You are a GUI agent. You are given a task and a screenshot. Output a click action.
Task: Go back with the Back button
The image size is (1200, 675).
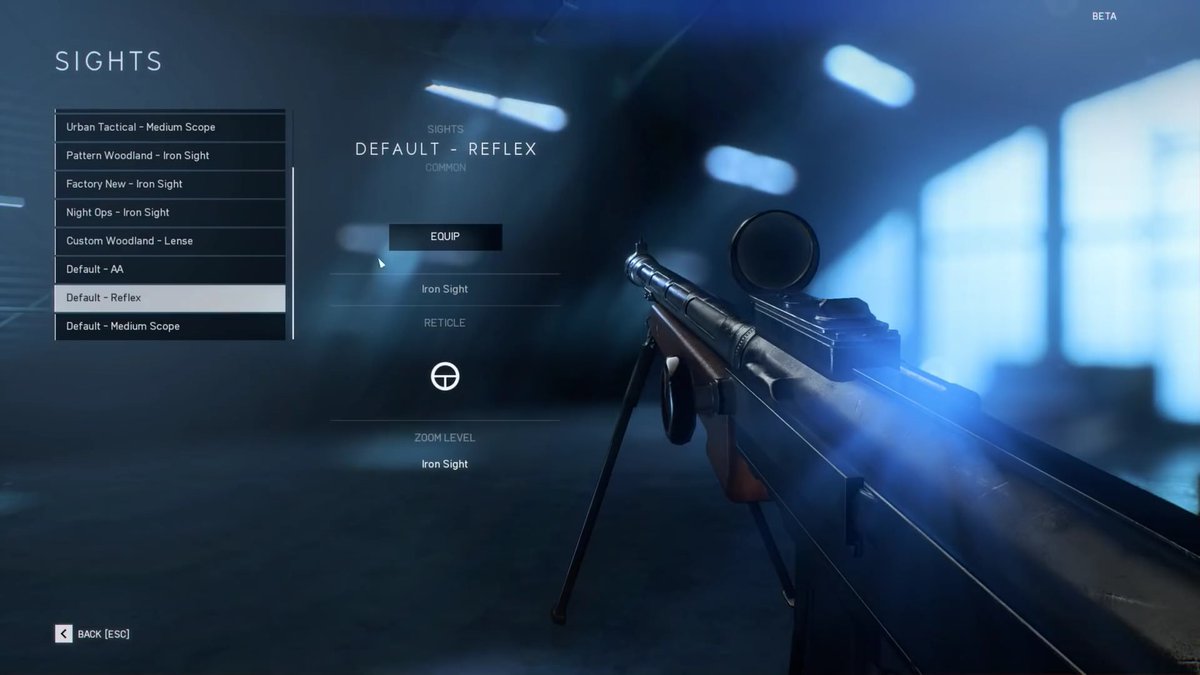point(93,634)
